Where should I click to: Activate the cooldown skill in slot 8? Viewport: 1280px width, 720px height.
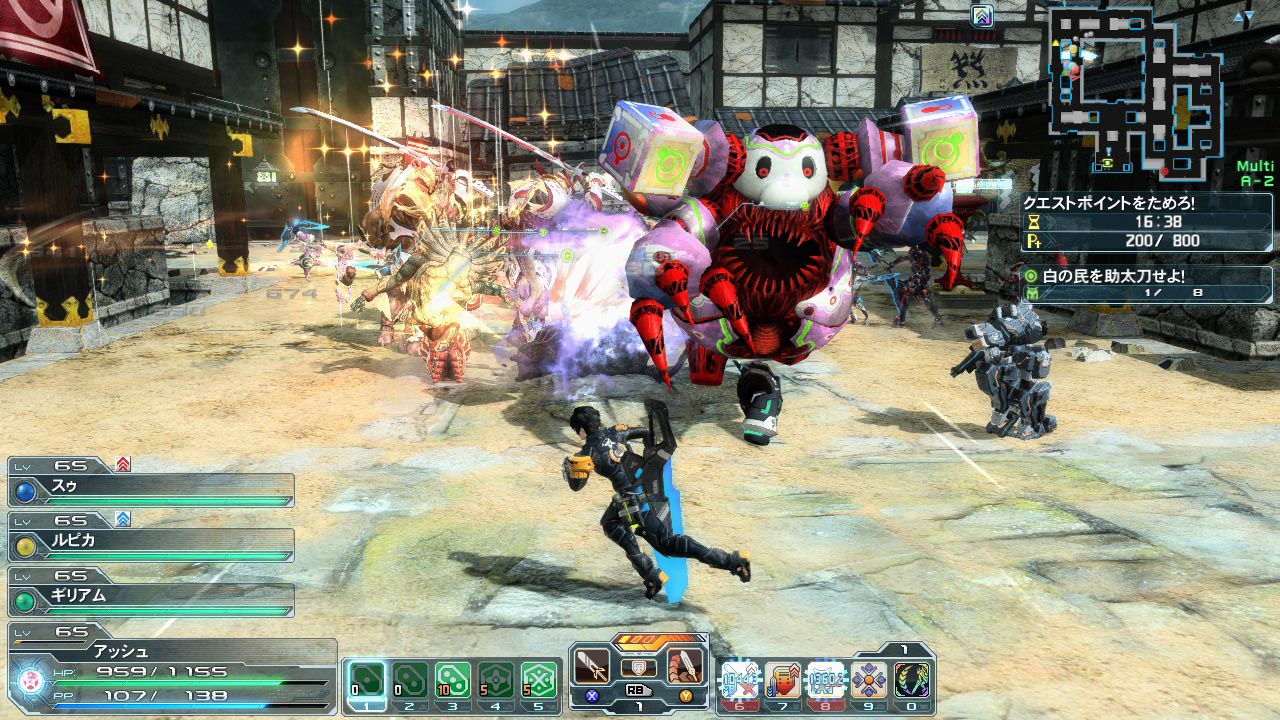(x=826, y=680)
